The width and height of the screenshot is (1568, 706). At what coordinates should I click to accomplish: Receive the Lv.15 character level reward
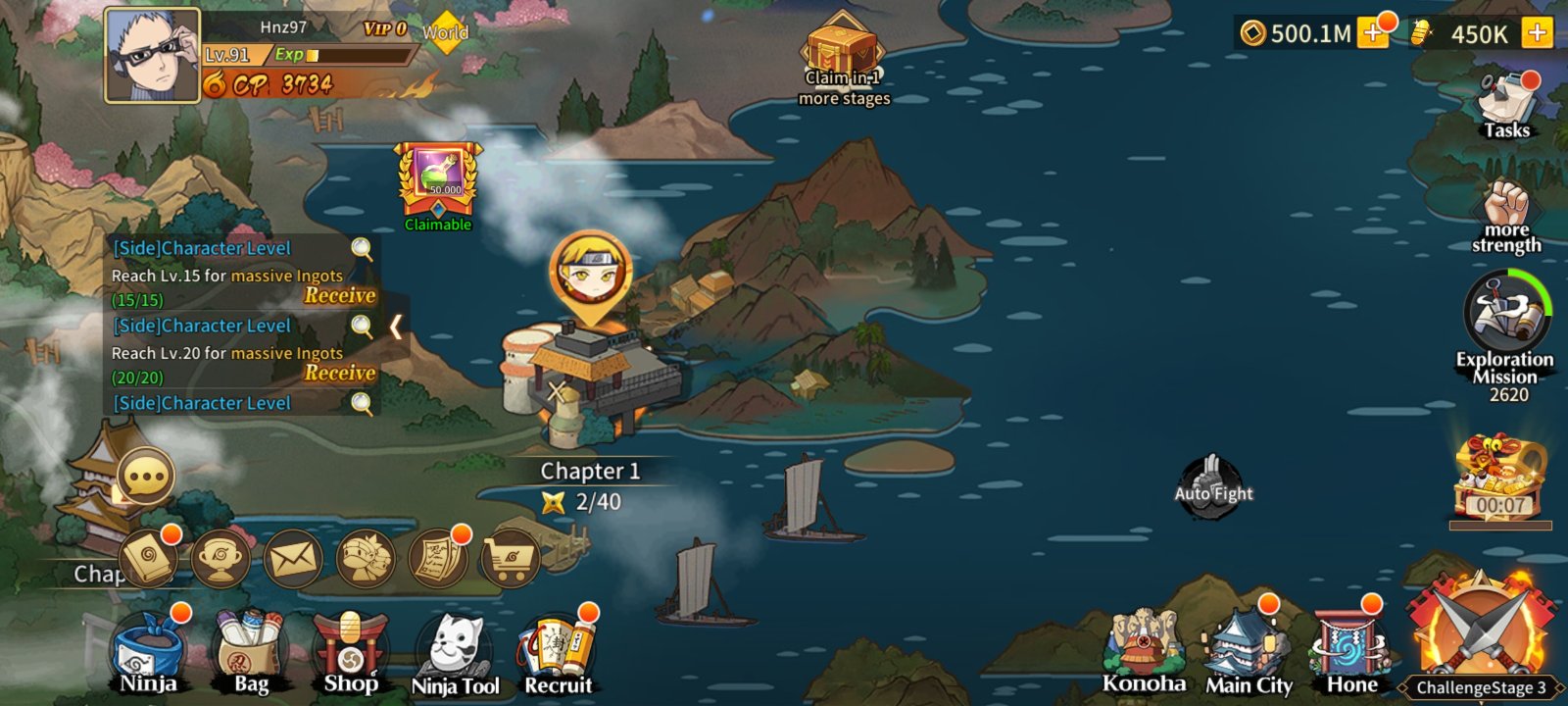tap(340, 295)
